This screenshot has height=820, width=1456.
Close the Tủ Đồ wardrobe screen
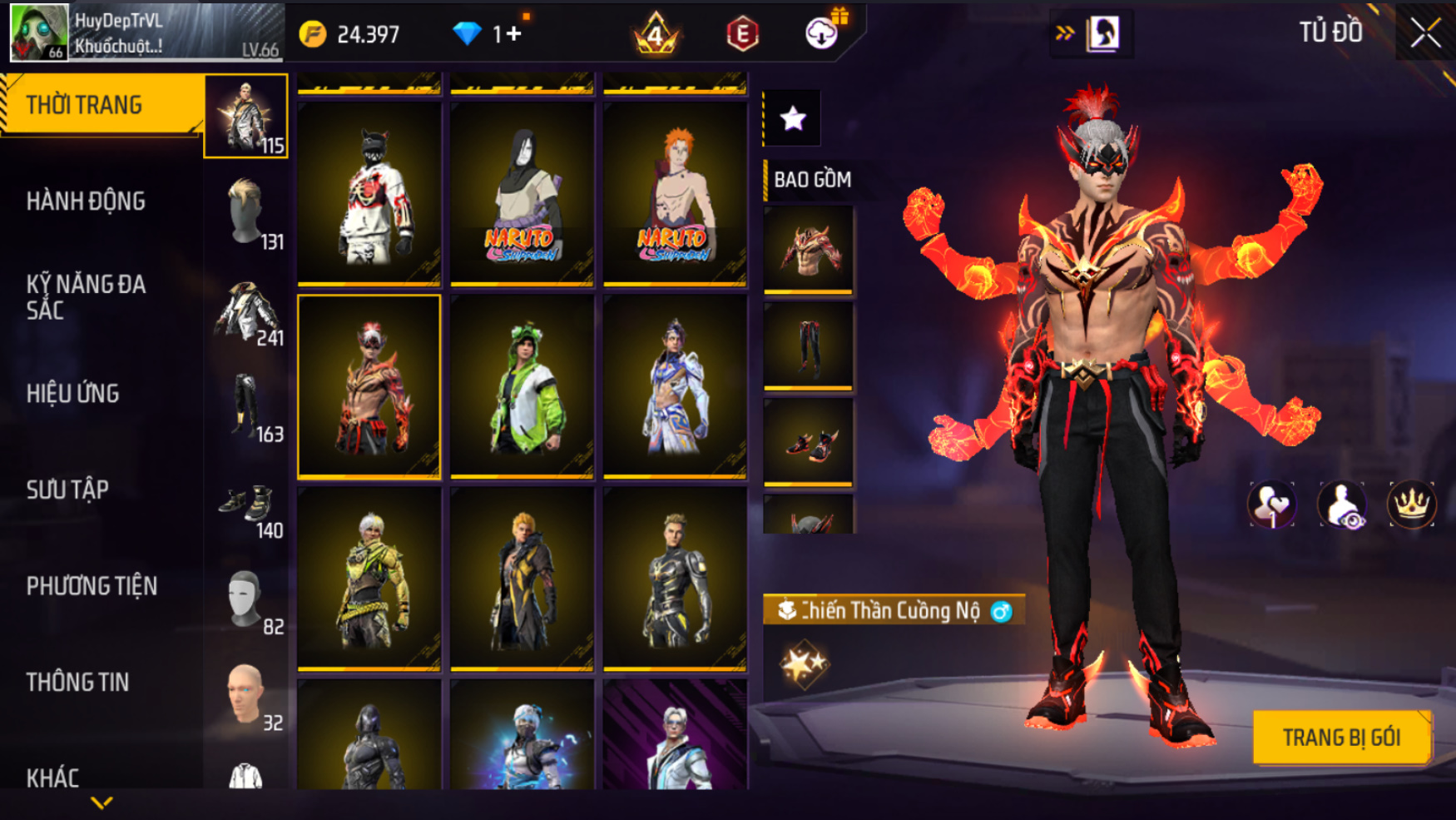click(1425, 33)
